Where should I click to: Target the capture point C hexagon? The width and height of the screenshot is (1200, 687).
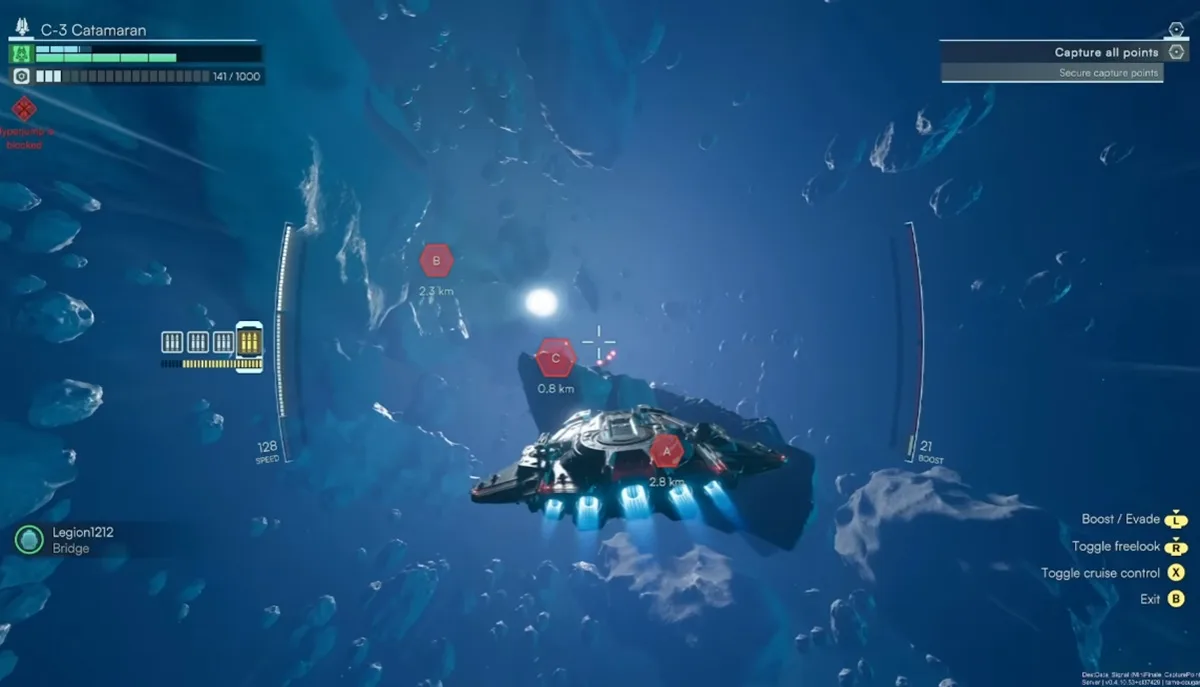pyautogui.click(x=556, y=357)
